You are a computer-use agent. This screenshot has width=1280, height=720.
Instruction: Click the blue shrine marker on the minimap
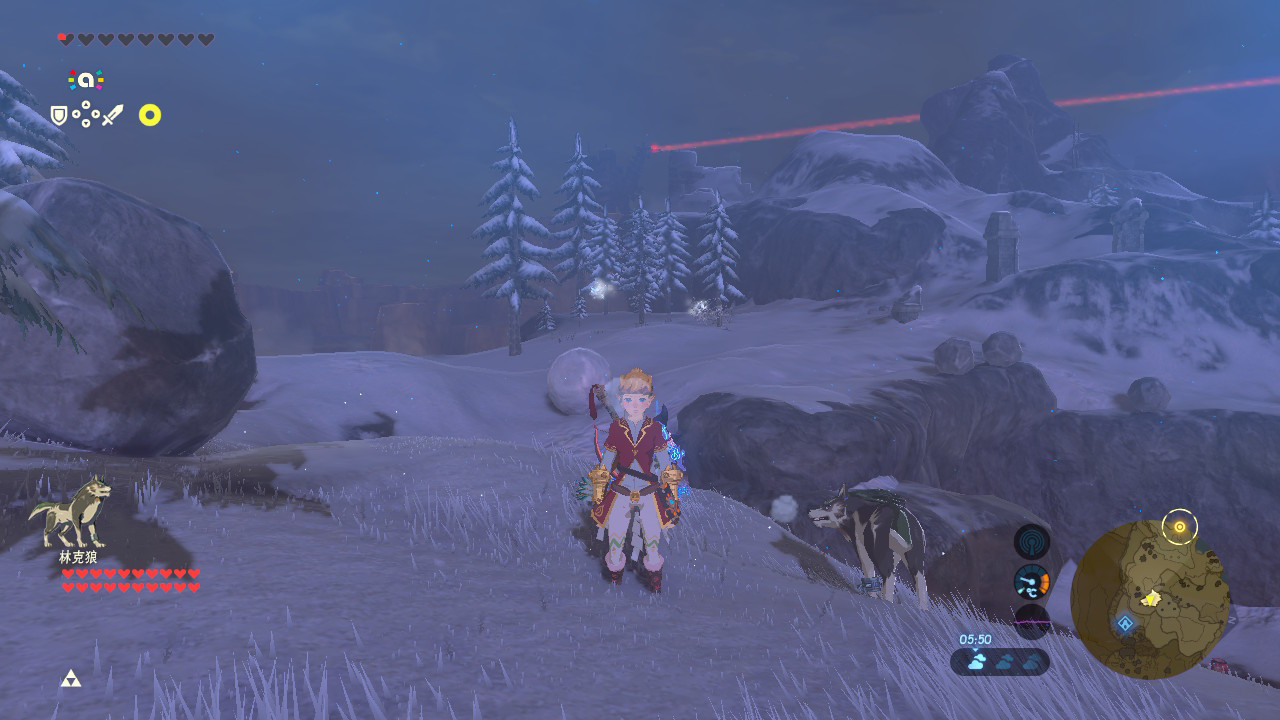pos(1125,623)
